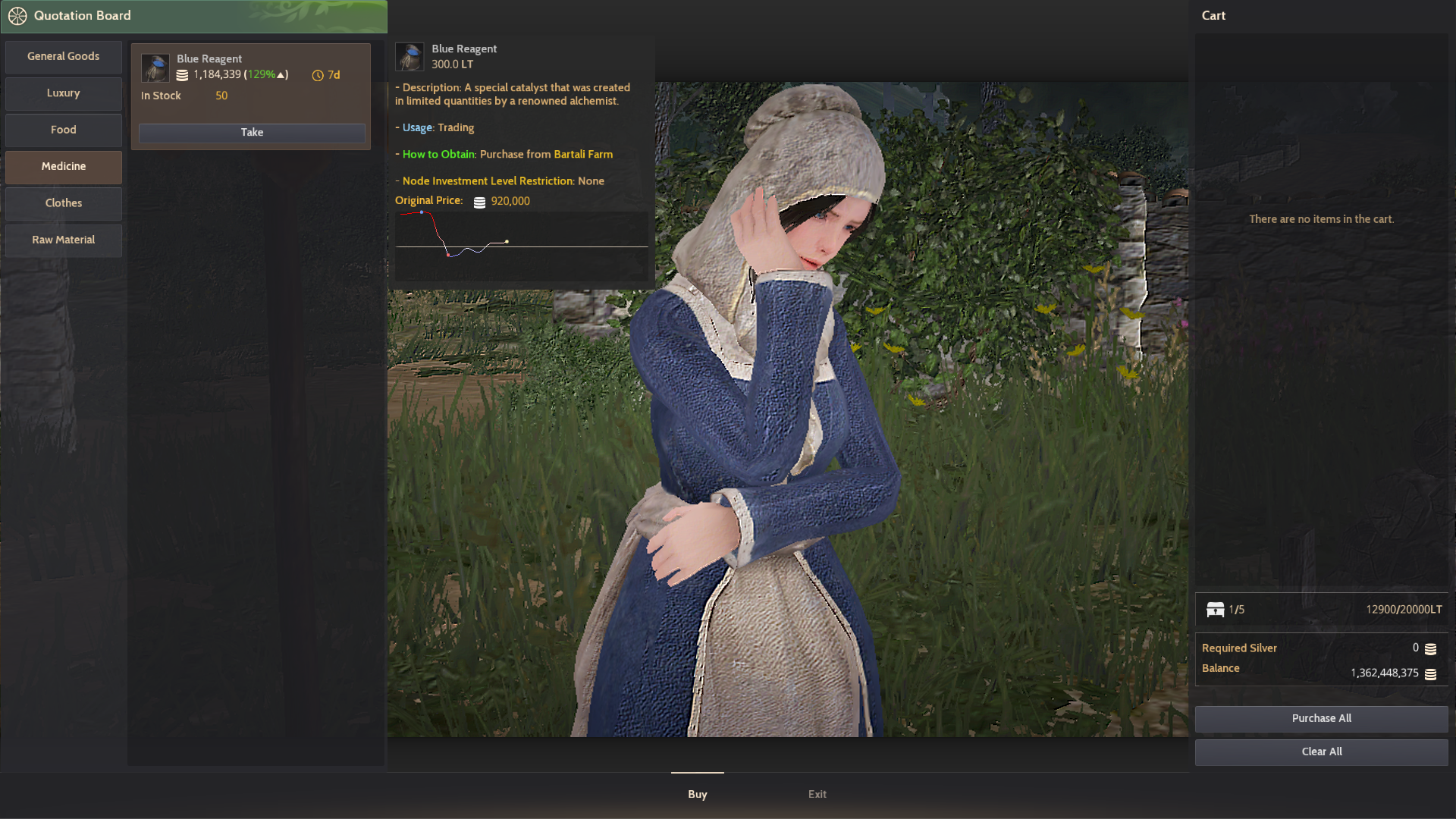Click the coin icon beside Required Silver
The height and width of the screenshot is (819, 1456).
click(1431, 649)
